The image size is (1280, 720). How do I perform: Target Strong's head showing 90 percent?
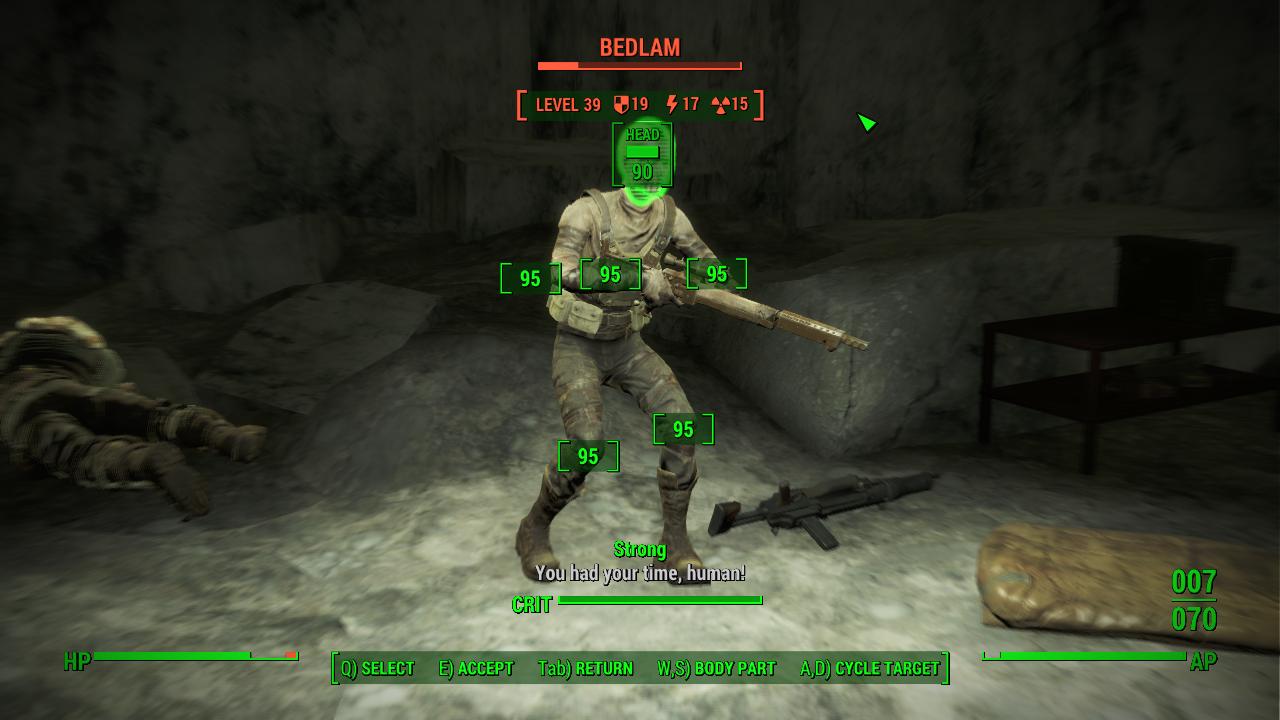tap(643, 155)
